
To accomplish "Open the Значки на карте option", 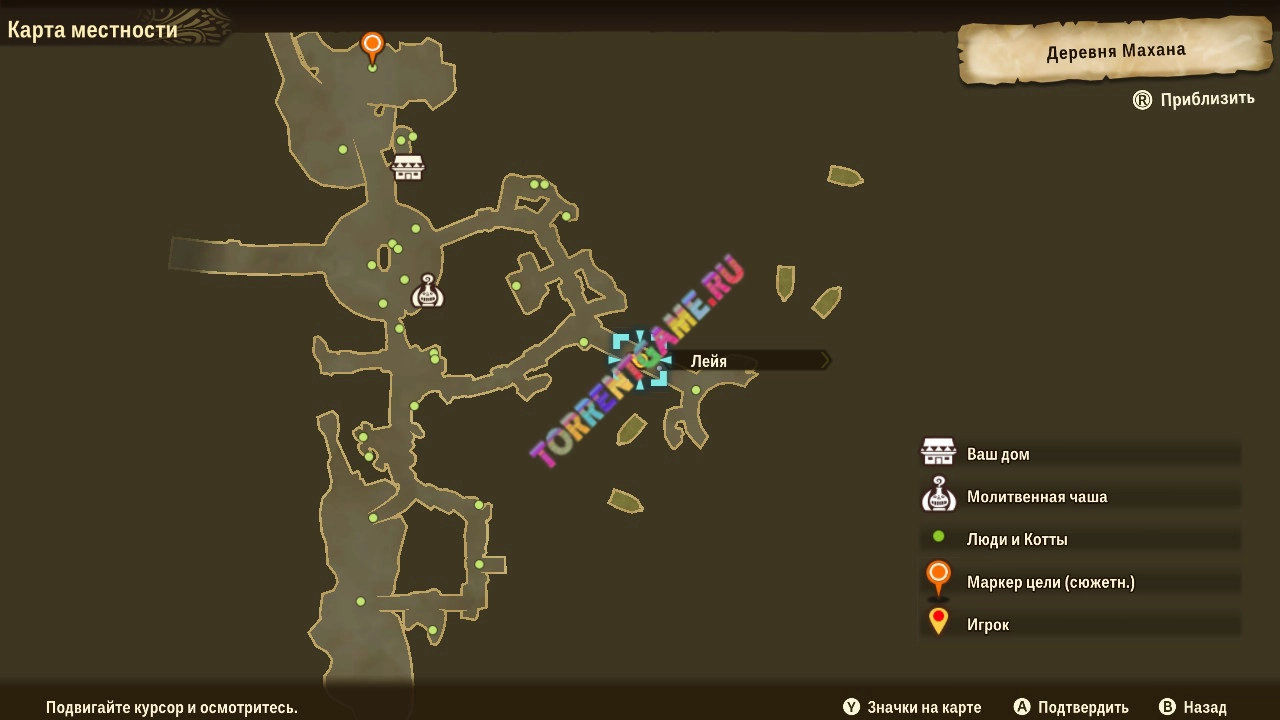I will tap(912, 707).
